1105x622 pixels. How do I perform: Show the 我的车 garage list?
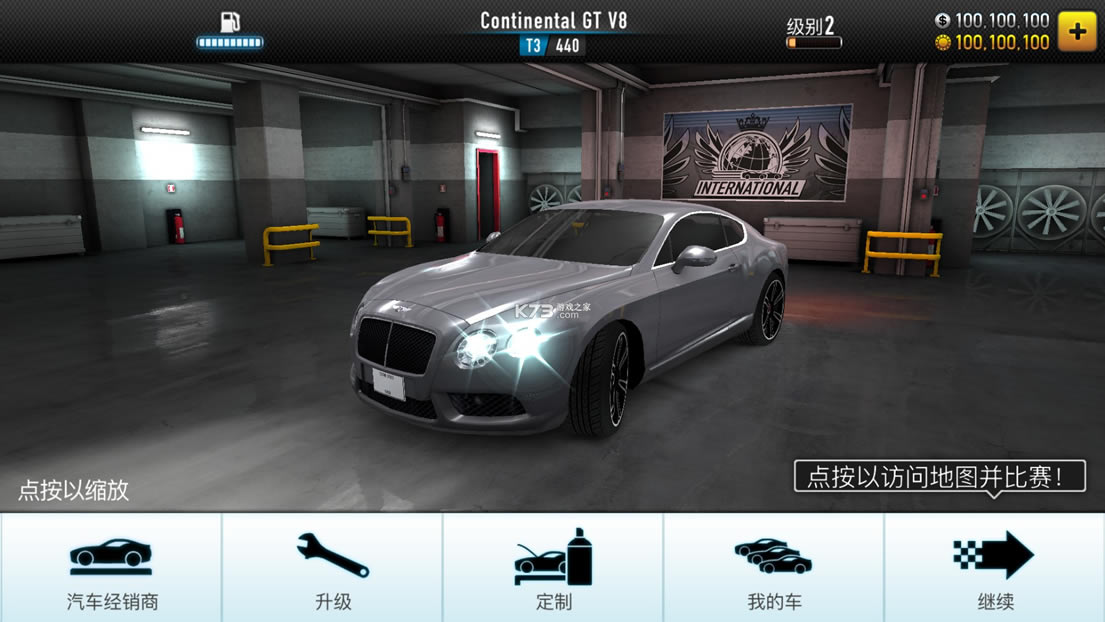pyautogui.click(x=774, y=568)
